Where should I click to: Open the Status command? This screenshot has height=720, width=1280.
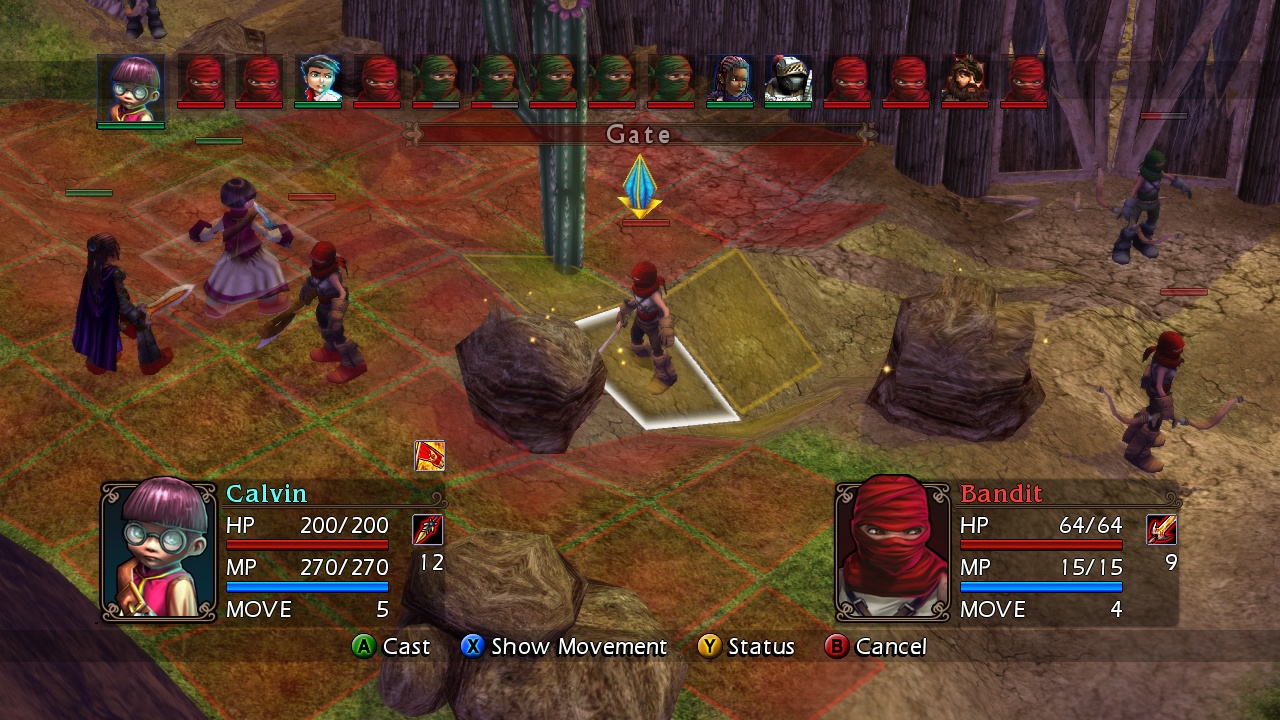click(x=748, y=647)
